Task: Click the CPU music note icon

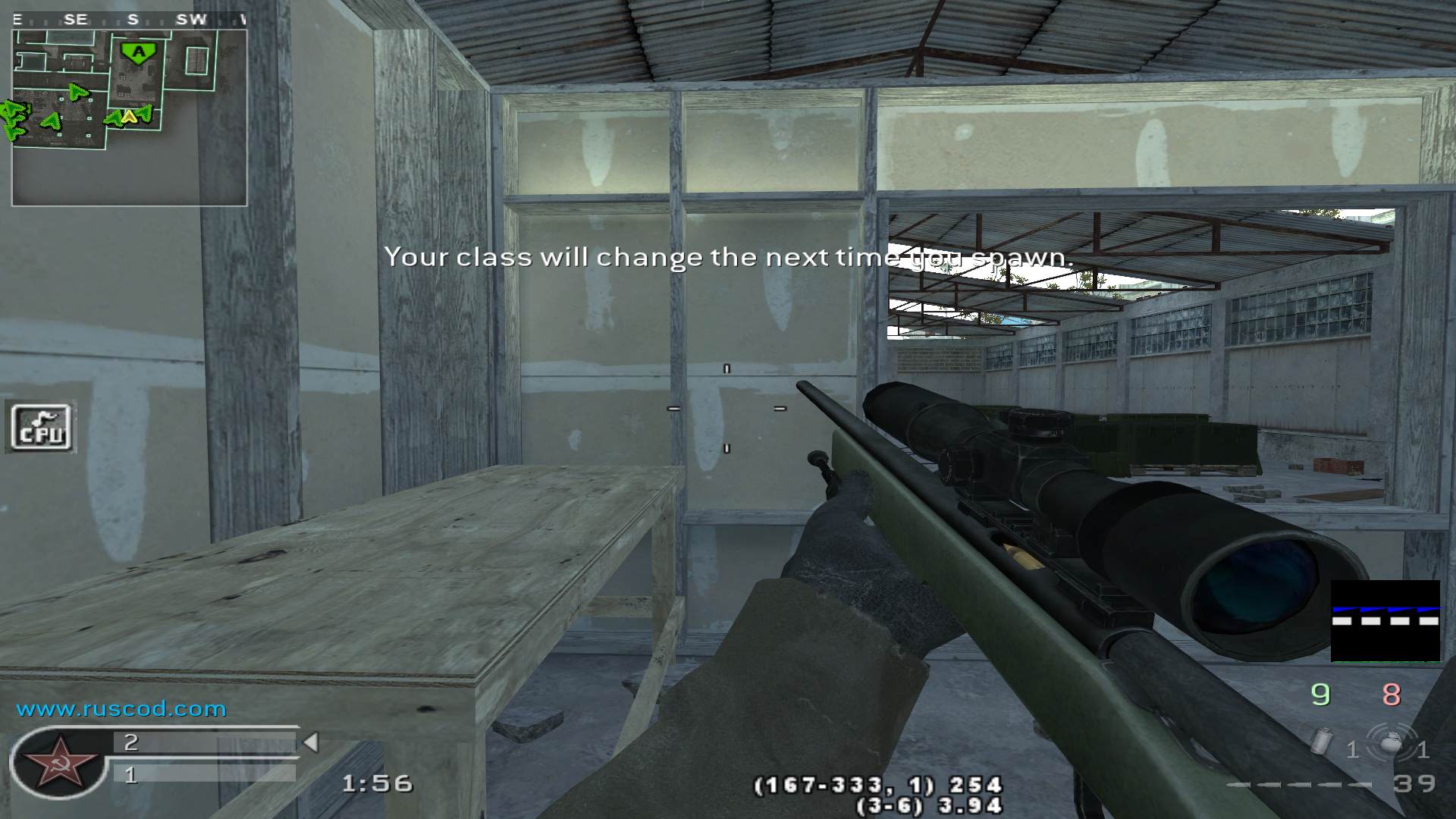Action: pyautogui.click(x=42, y=428)
